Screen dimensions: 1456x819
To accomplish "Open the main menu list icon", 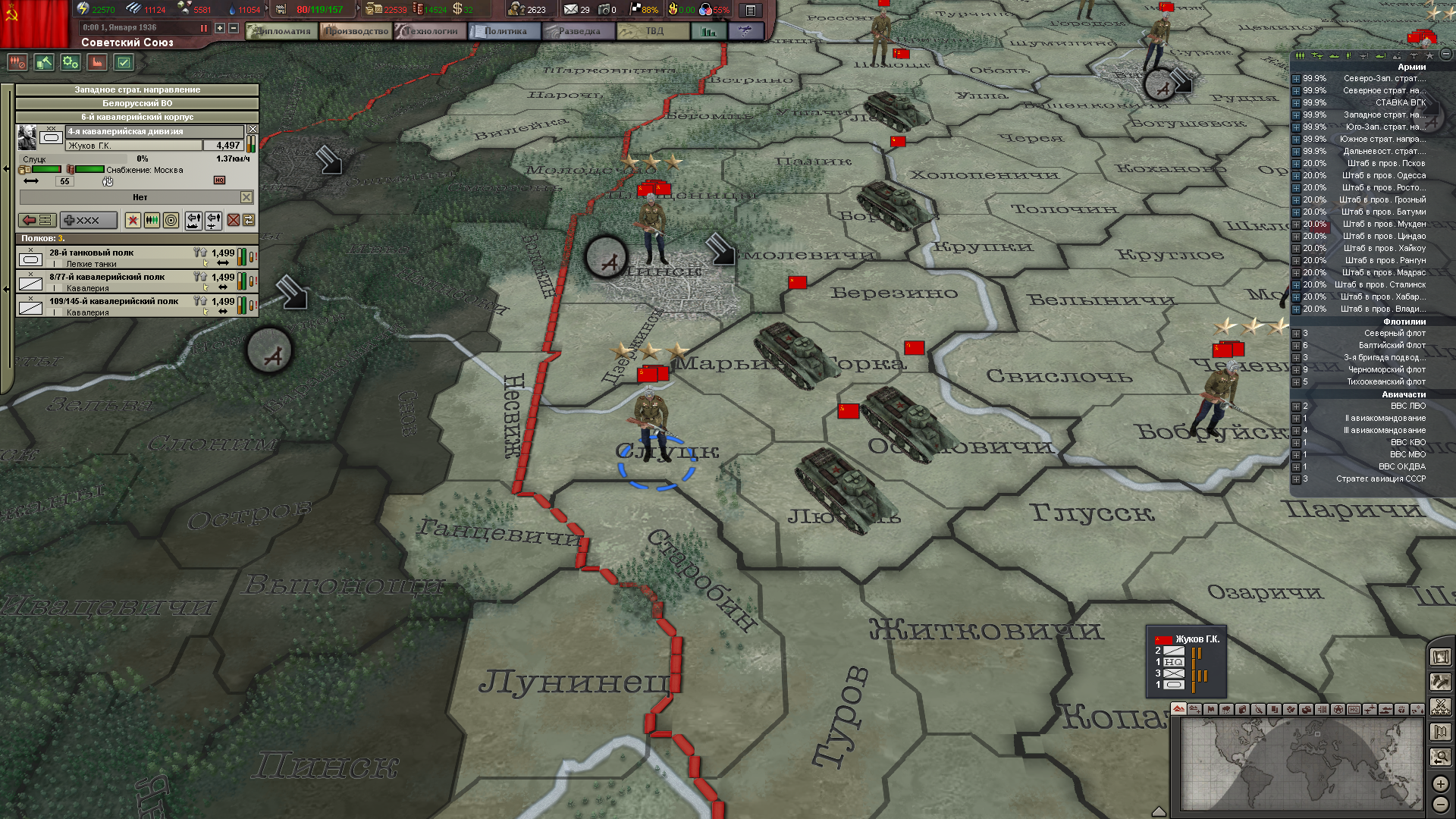I will coord(750,10).
